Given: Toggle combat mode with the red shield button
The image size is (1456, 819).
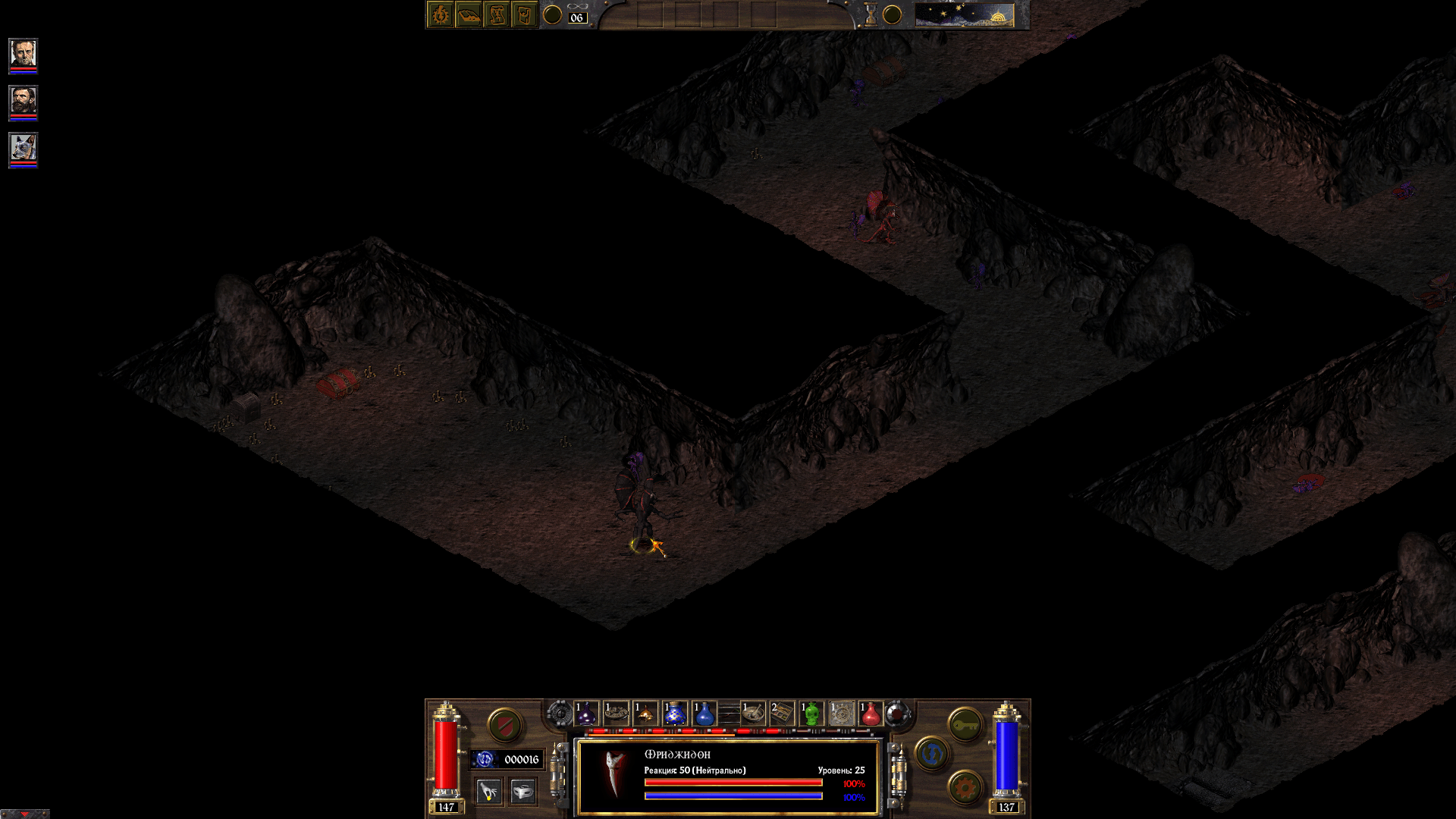Looking at the screenshot, I should pos(504,724).
